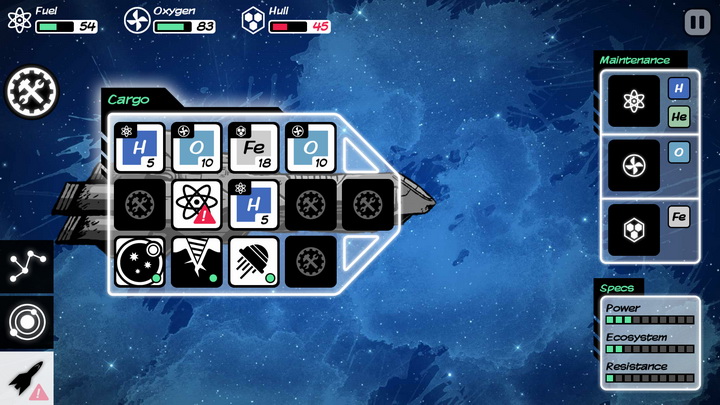Viewport: 720px width, 405px height.
Task: Open the rocket ship tab
Action: (25, 378)
